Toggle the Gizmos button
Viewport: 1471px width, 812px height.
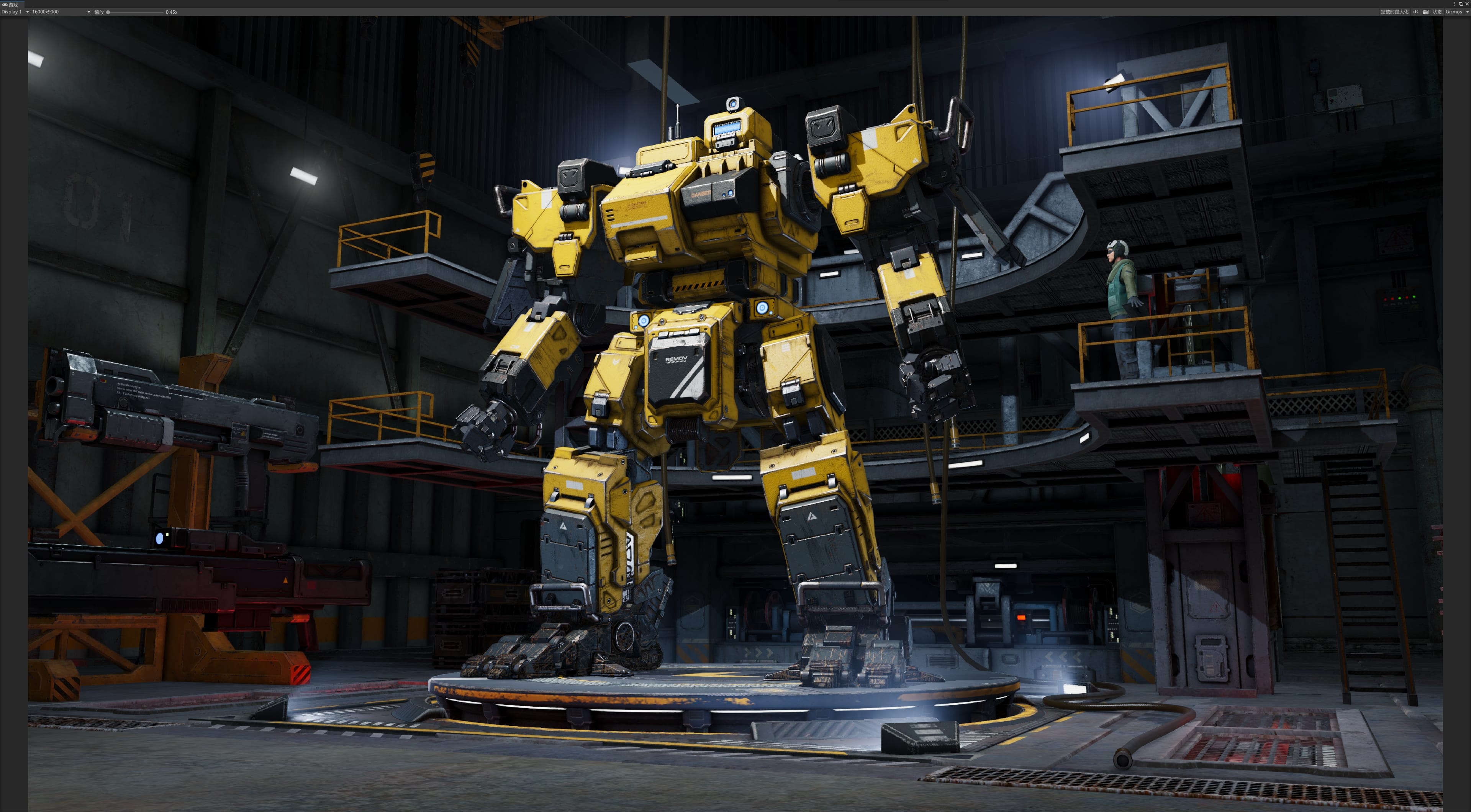click(1453, 12)
